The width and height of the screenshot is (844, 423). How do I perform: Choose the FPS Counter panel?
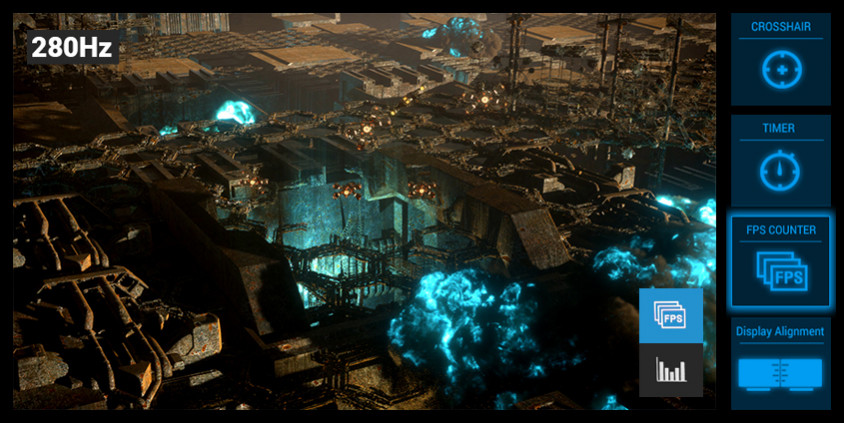coord(780,262)
